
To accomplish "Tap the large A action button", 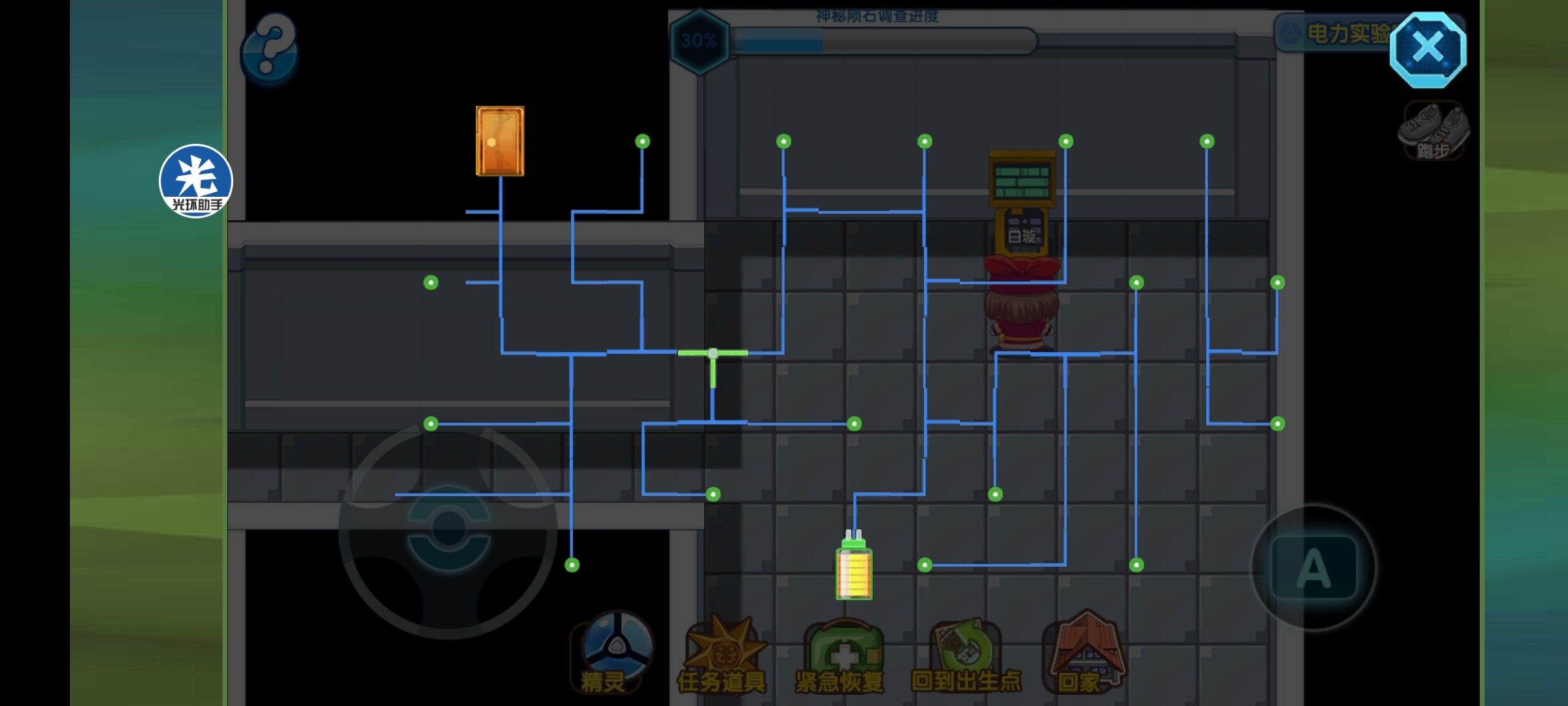I will [1313, 567].
